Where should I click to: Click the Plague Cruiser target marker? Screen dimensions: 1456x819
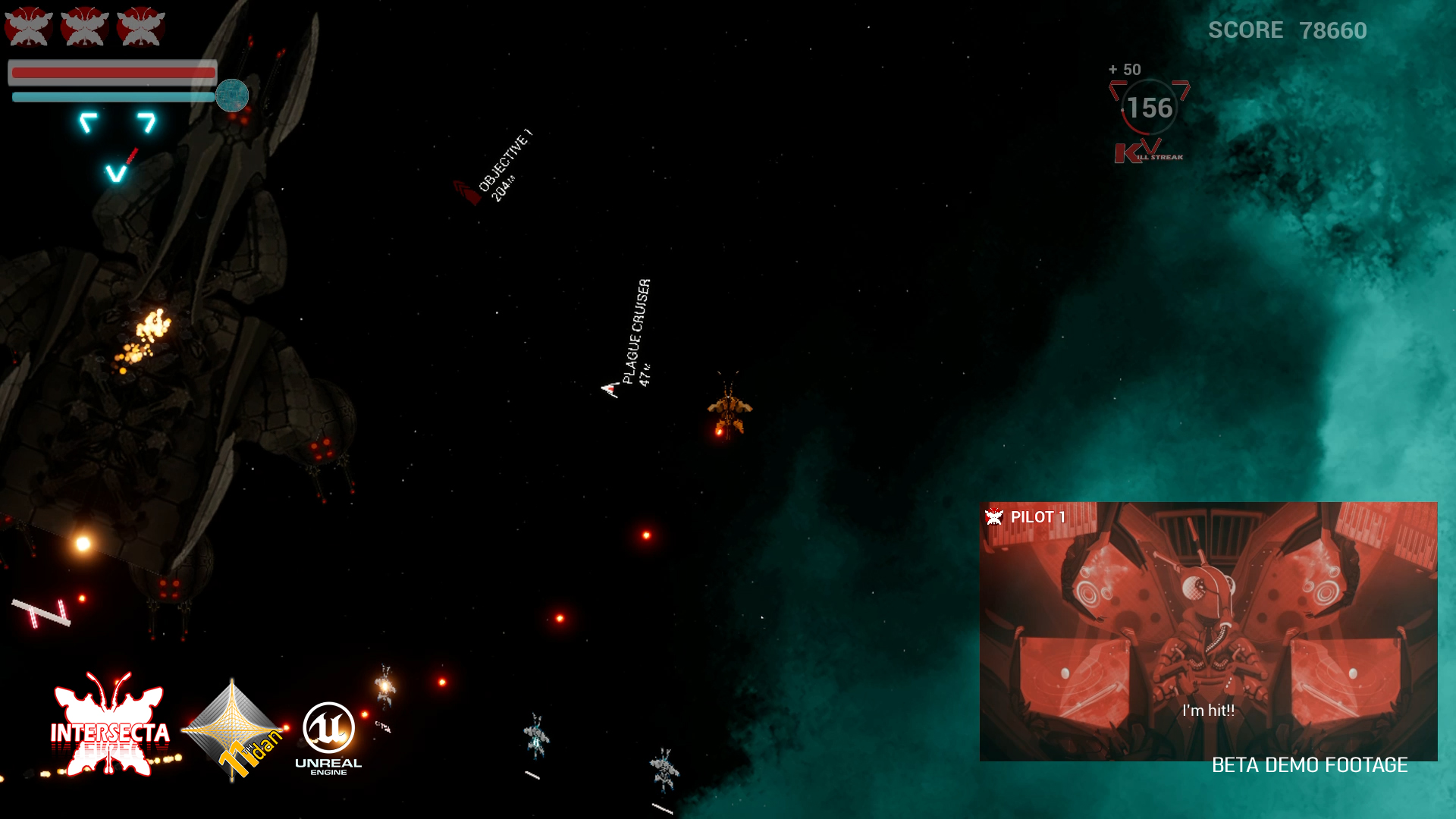(x=610, y=390)
